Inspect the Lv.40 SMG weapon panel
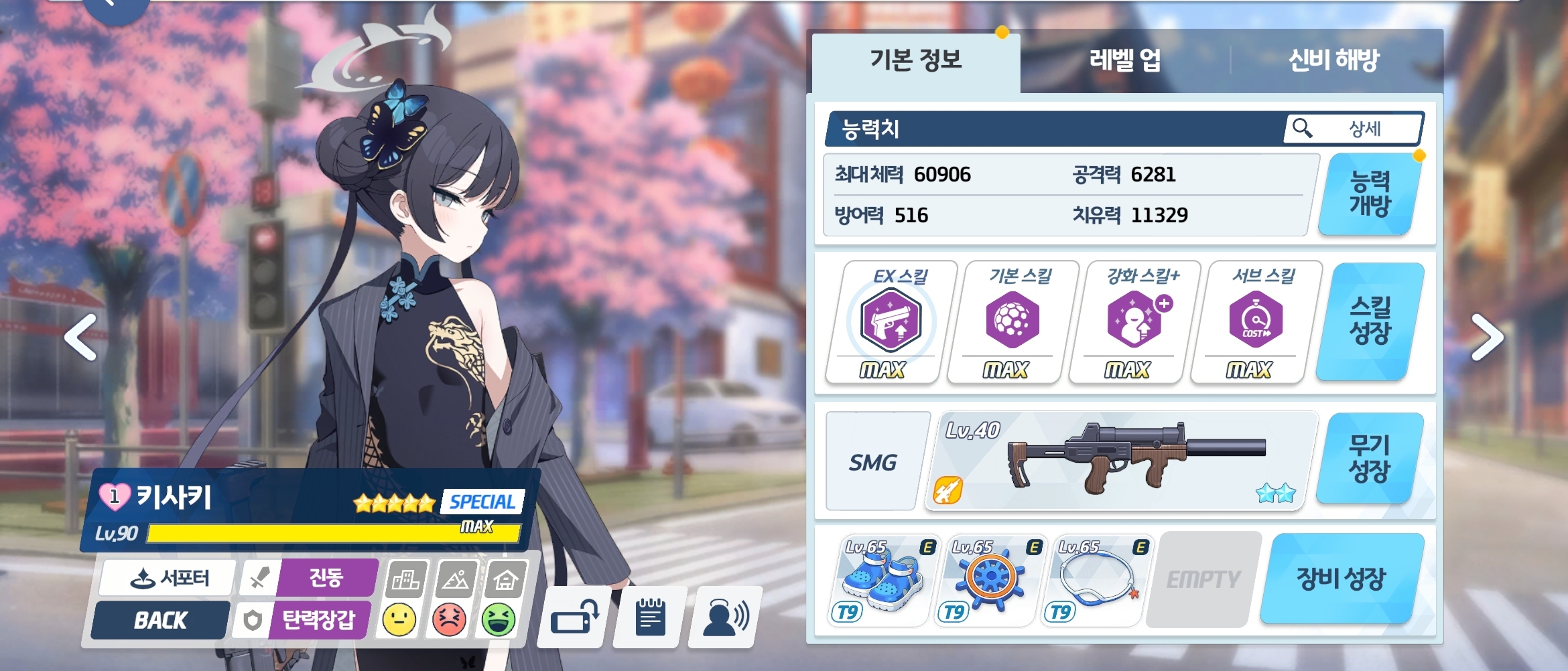 (1120, 461)
